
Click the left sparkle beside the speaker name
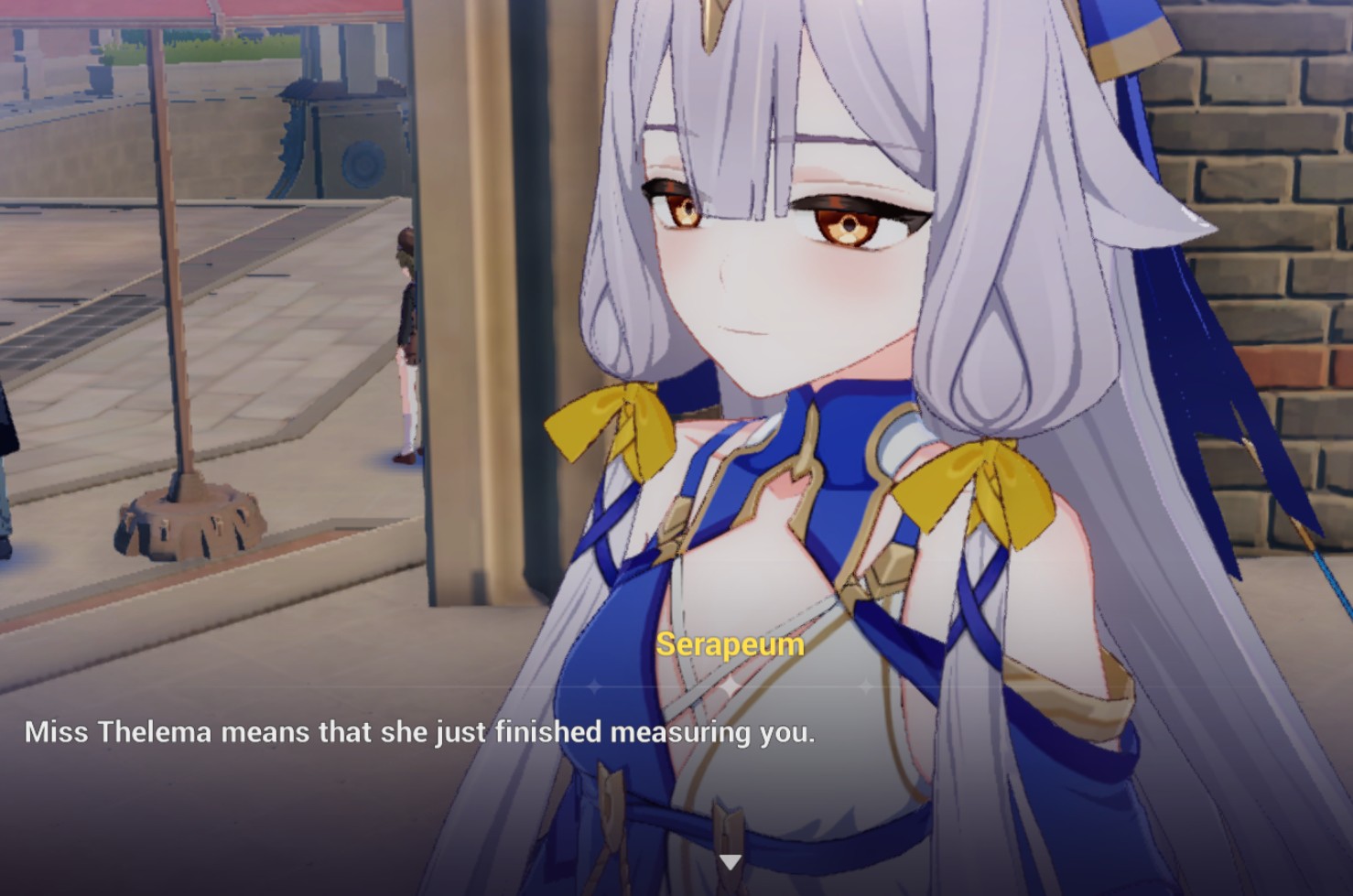(x=593, y=685)
